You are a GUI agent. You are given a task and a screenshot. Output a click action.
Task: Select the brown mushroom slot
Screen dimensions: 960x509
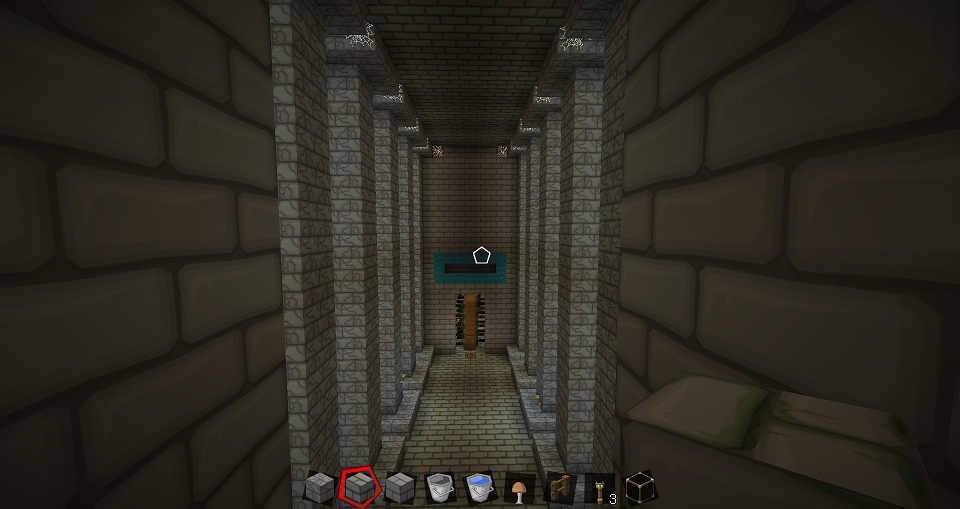tap(519, 488)
